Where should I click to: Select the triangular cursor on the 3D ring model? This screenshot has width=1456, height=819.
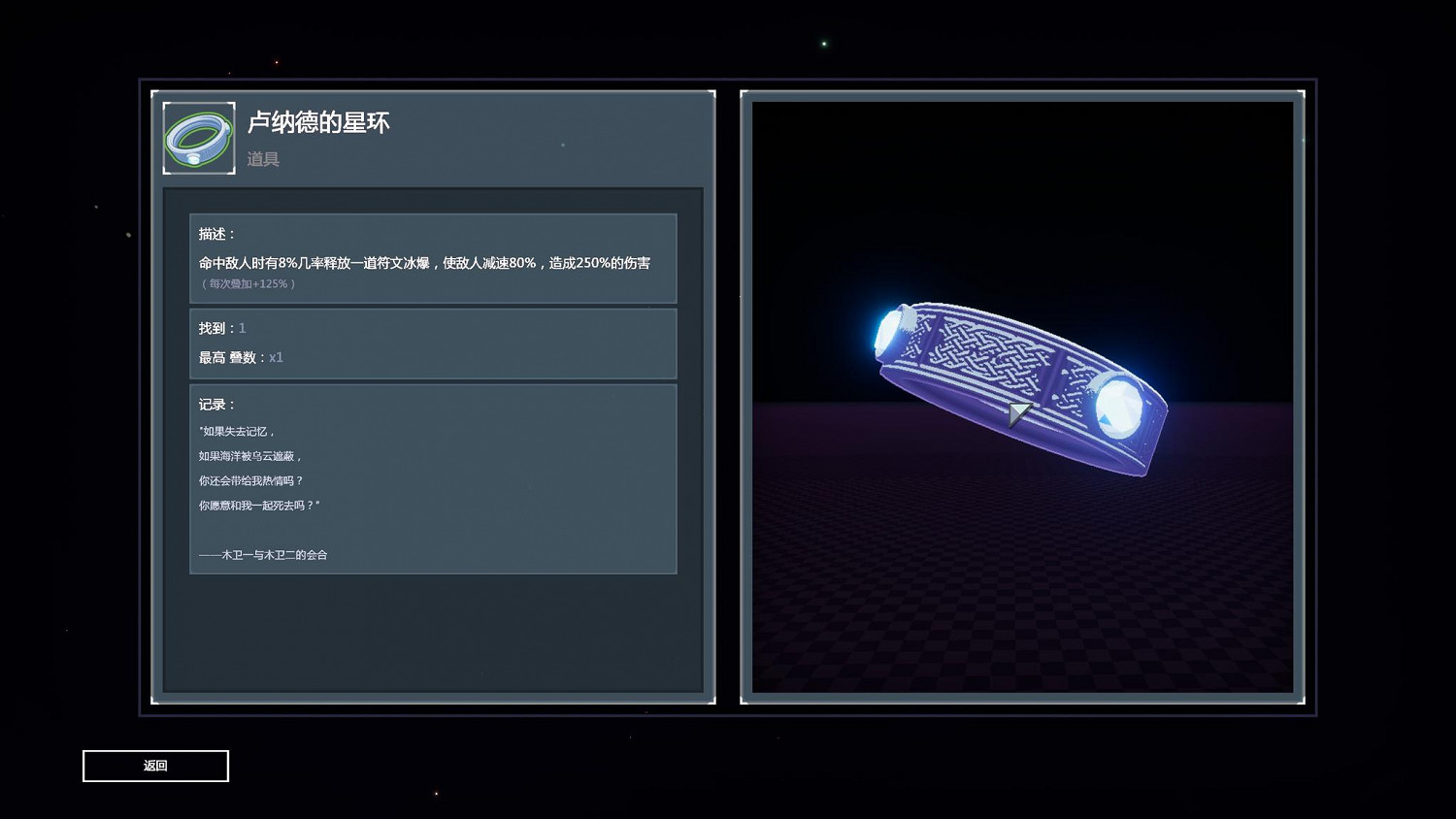click(1016, 413)
